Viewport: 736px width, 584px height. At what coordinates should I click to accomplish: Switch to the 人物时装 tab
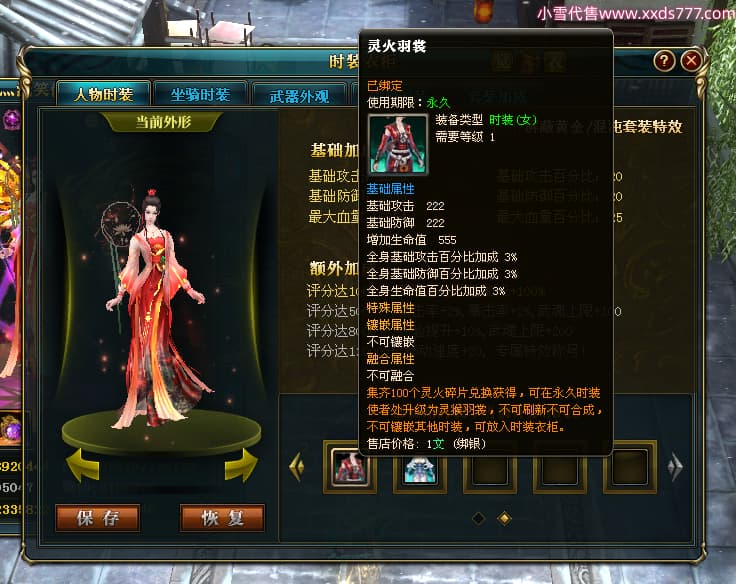103,95
